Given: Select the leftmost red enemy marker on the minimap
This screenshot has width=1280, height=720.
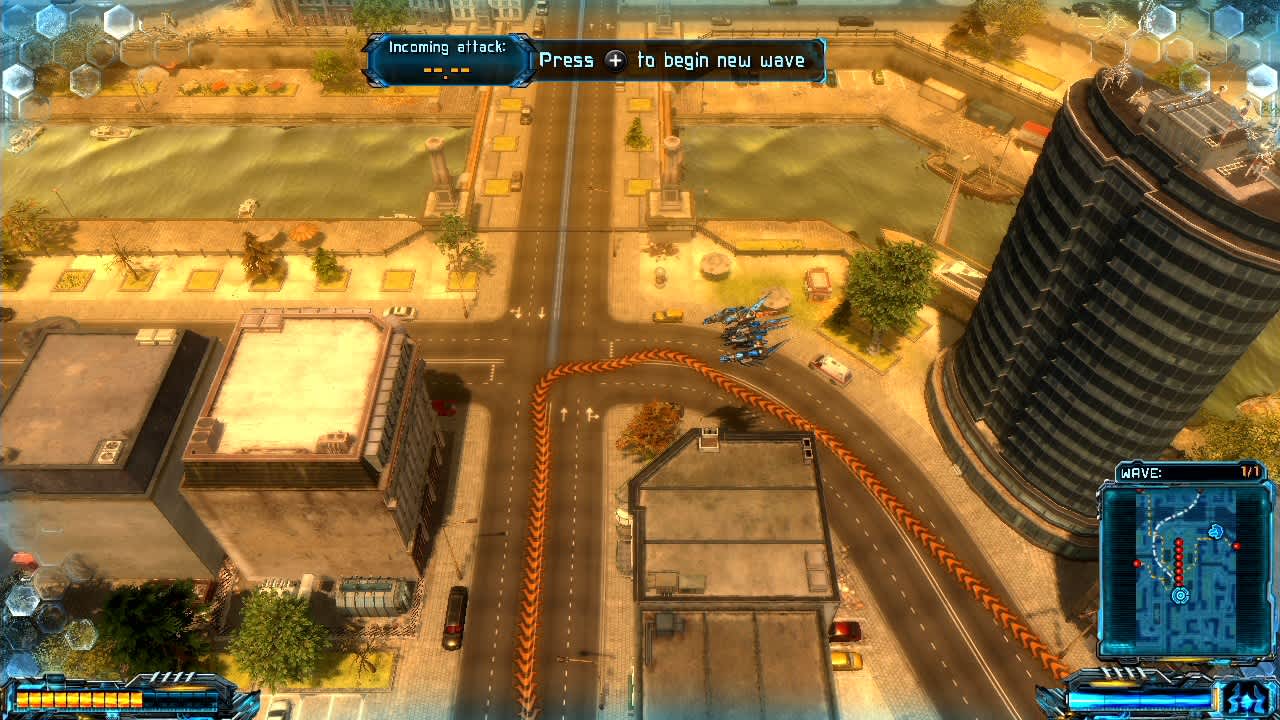Looking at the screenshot, I should coord(1136,562).
